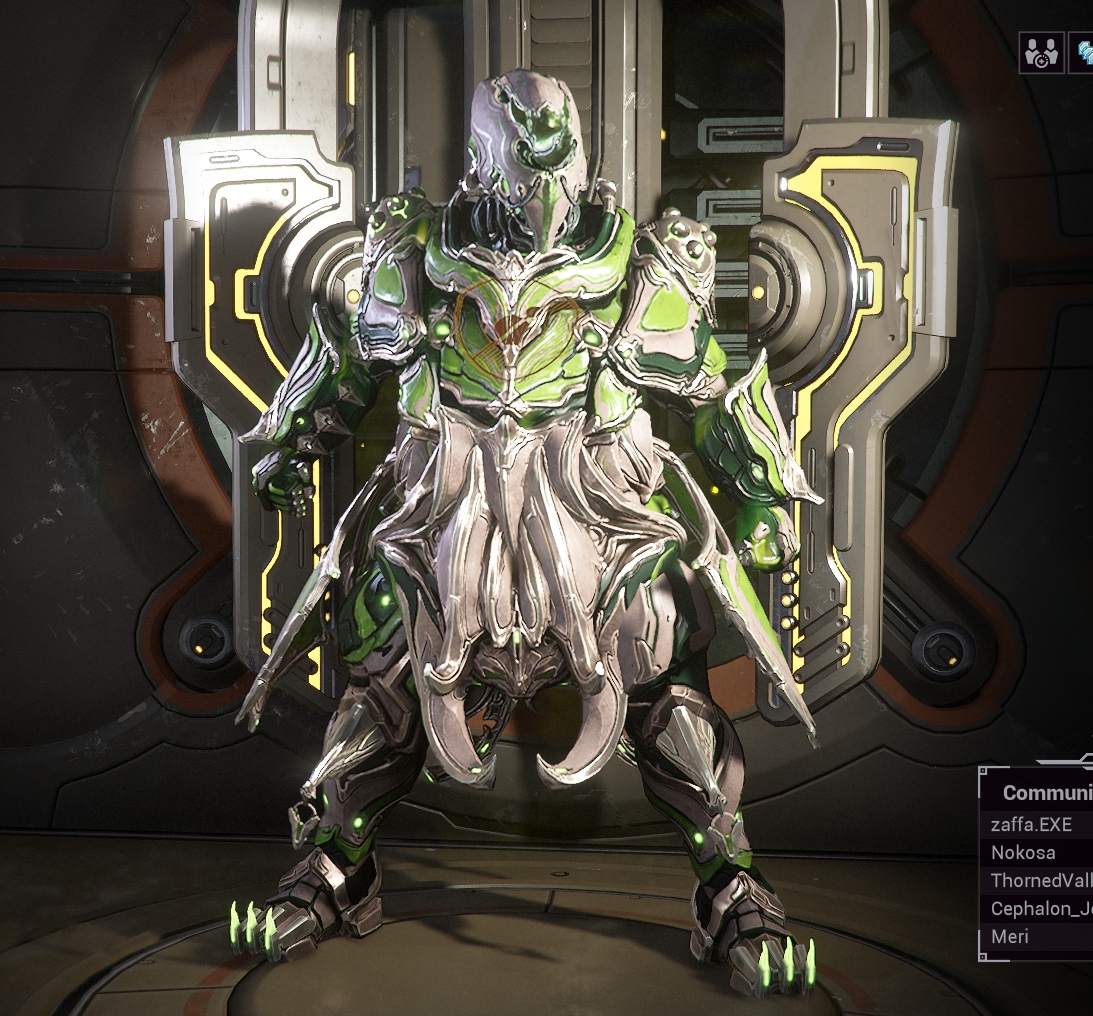
Task: Click the blue crystal currency icon
Action: (x=1082, y=53)
